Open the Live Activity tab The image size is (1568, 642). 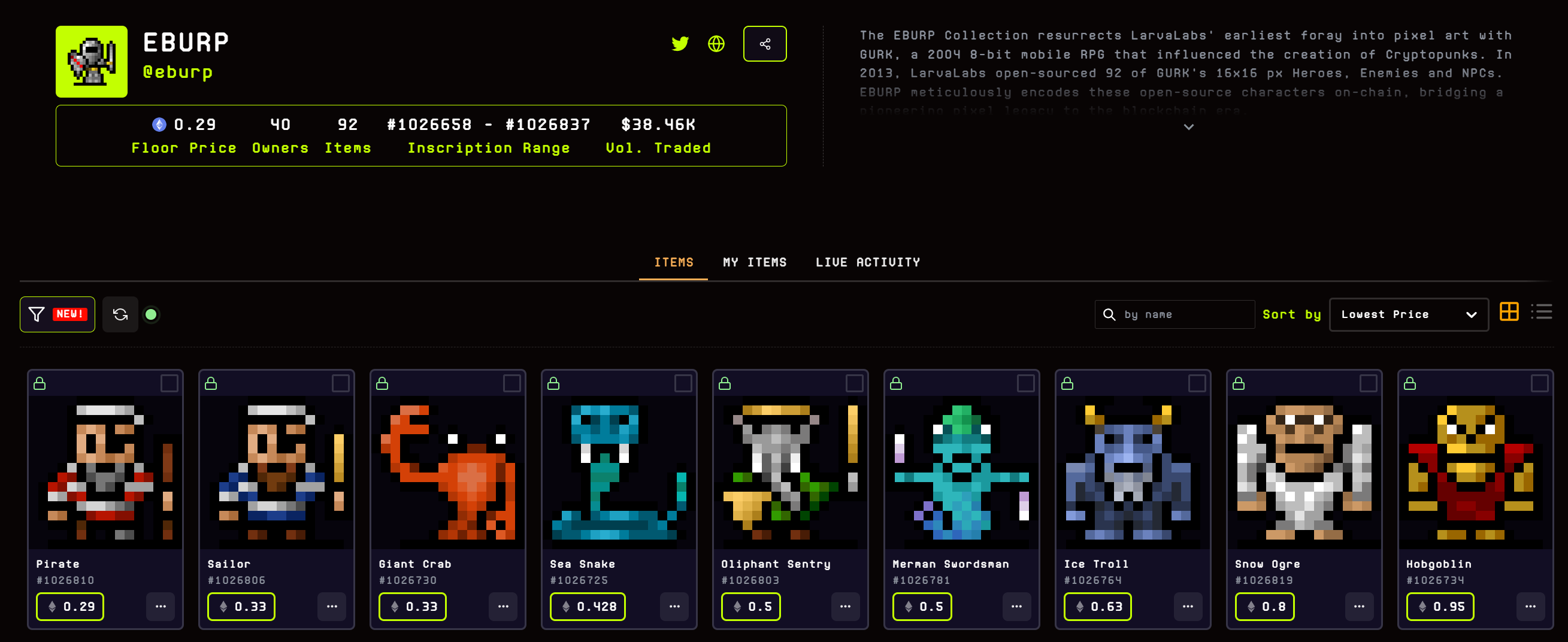point(867,262)
